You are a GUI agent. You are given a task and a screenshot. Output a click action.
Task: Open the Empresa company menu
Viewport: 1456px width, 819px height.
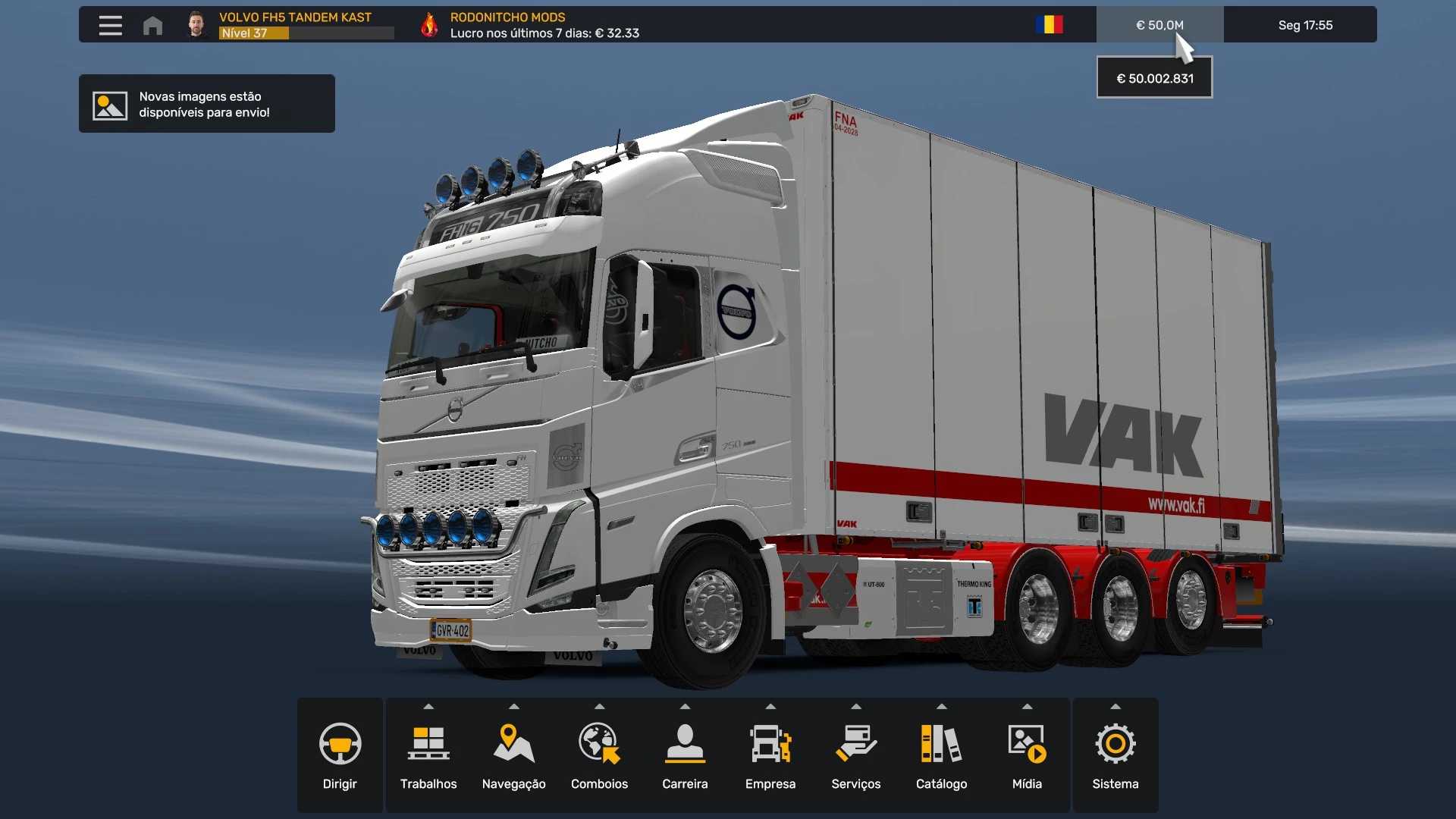pyautogui.click(x=770, y=756)
